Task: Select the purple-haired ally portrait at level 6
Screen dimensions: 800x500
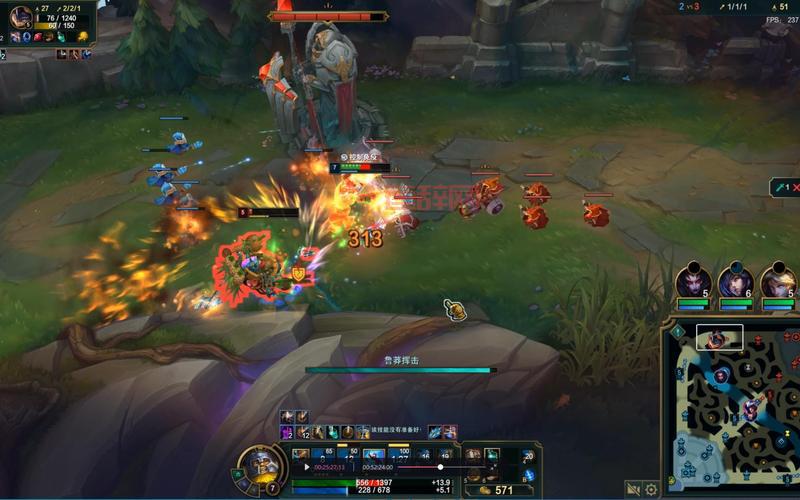Action: pyautogui.click(x=736, y=282)
